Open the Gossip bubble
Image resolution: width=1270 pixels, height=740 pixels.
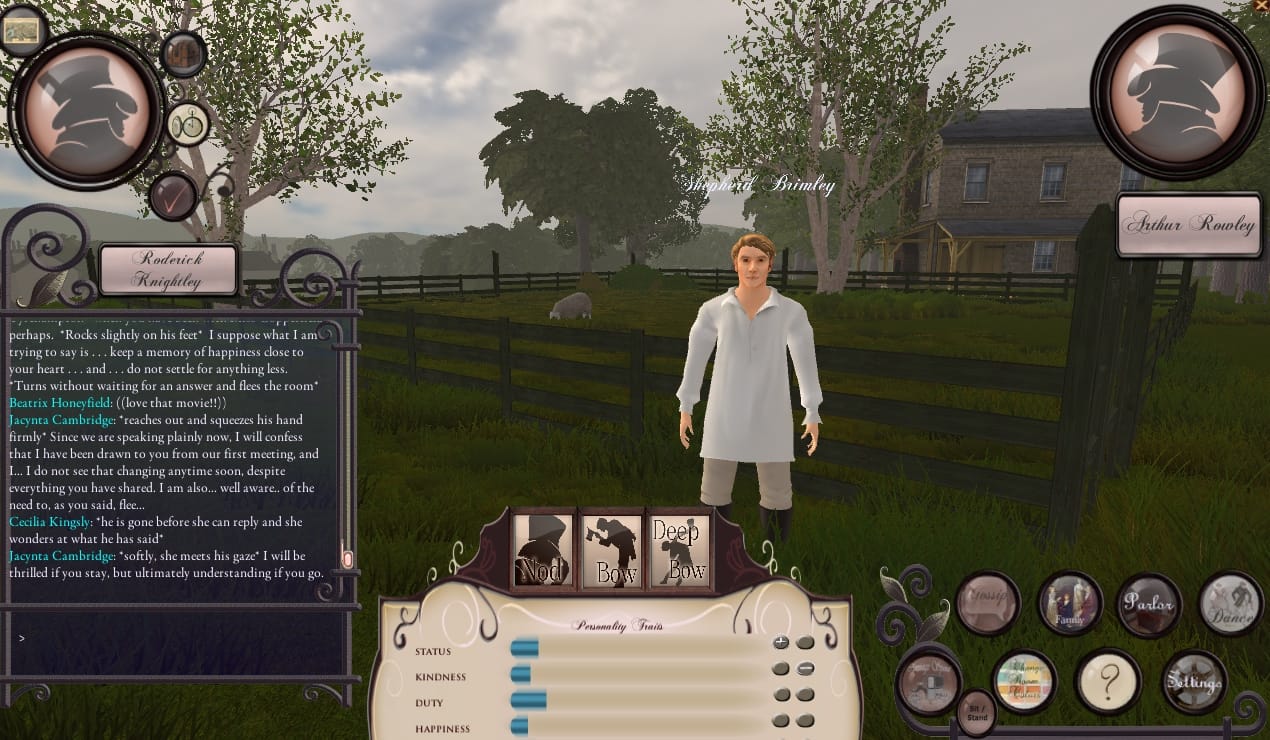tap(988, 604)
